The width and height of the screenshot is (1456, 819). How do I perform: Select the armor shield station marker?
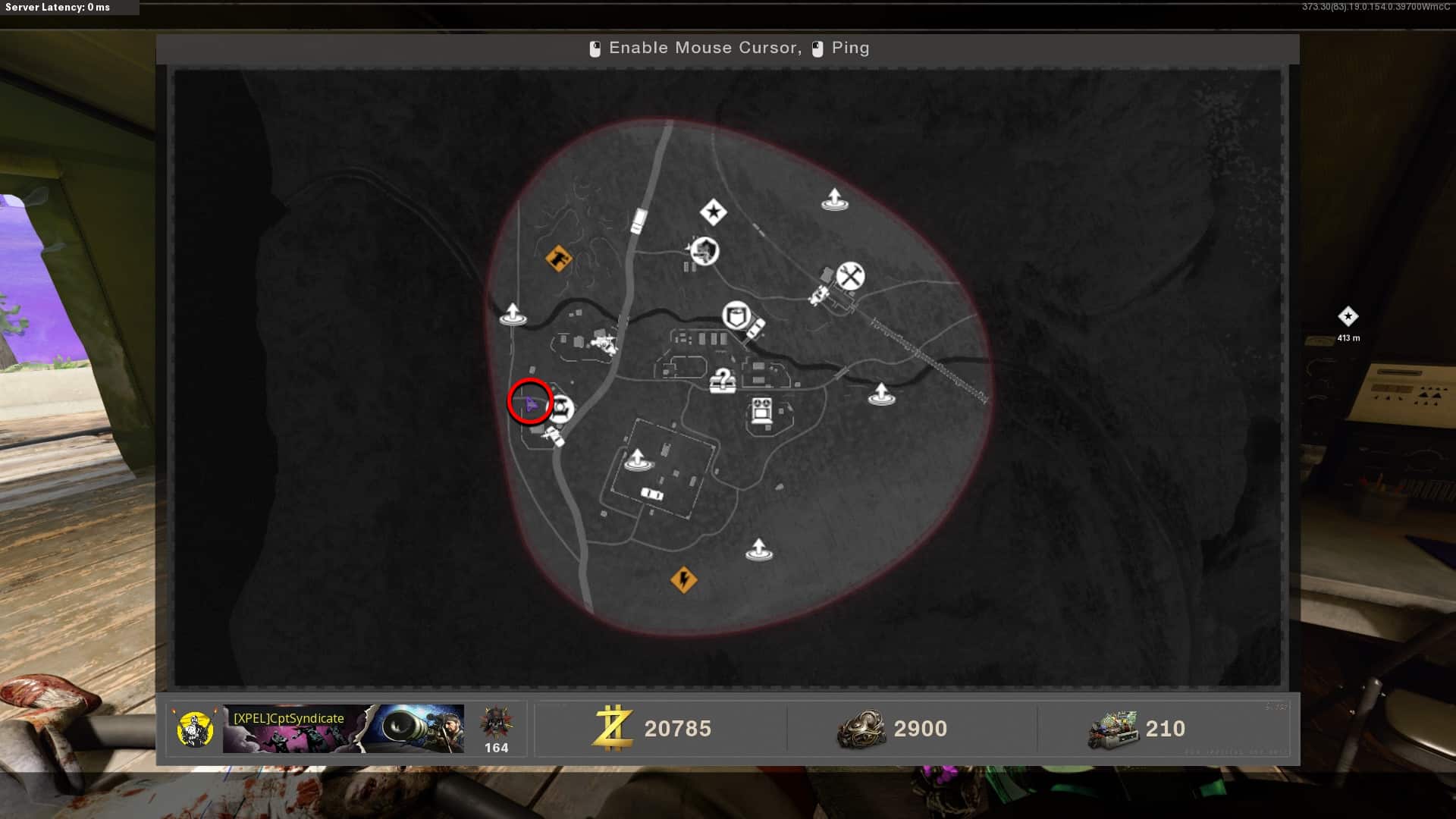click(736, 315)
